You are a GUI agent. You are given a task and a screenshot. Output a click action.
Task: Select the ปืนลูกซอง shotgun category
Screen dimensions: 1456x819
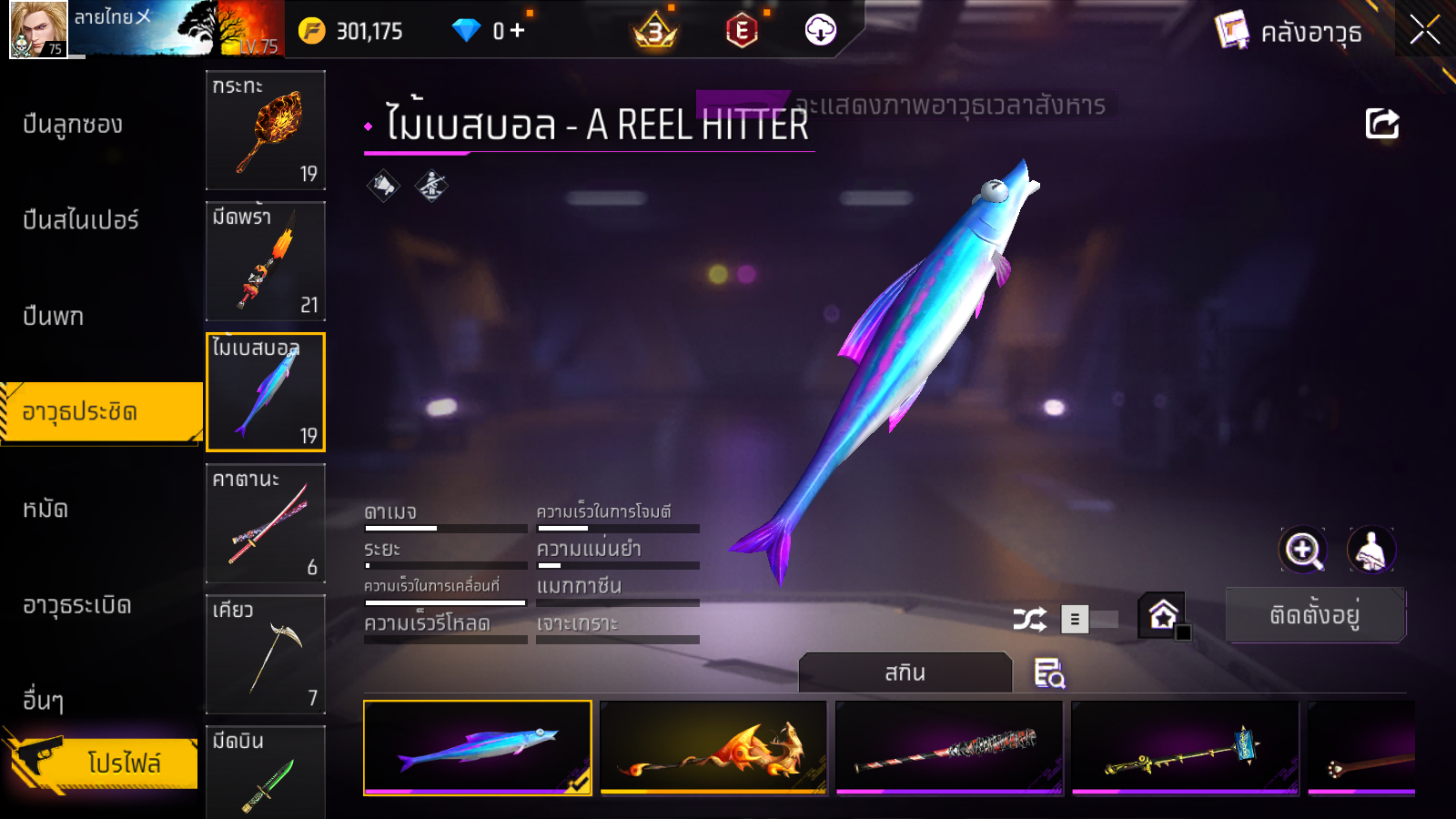click(73, 125)
